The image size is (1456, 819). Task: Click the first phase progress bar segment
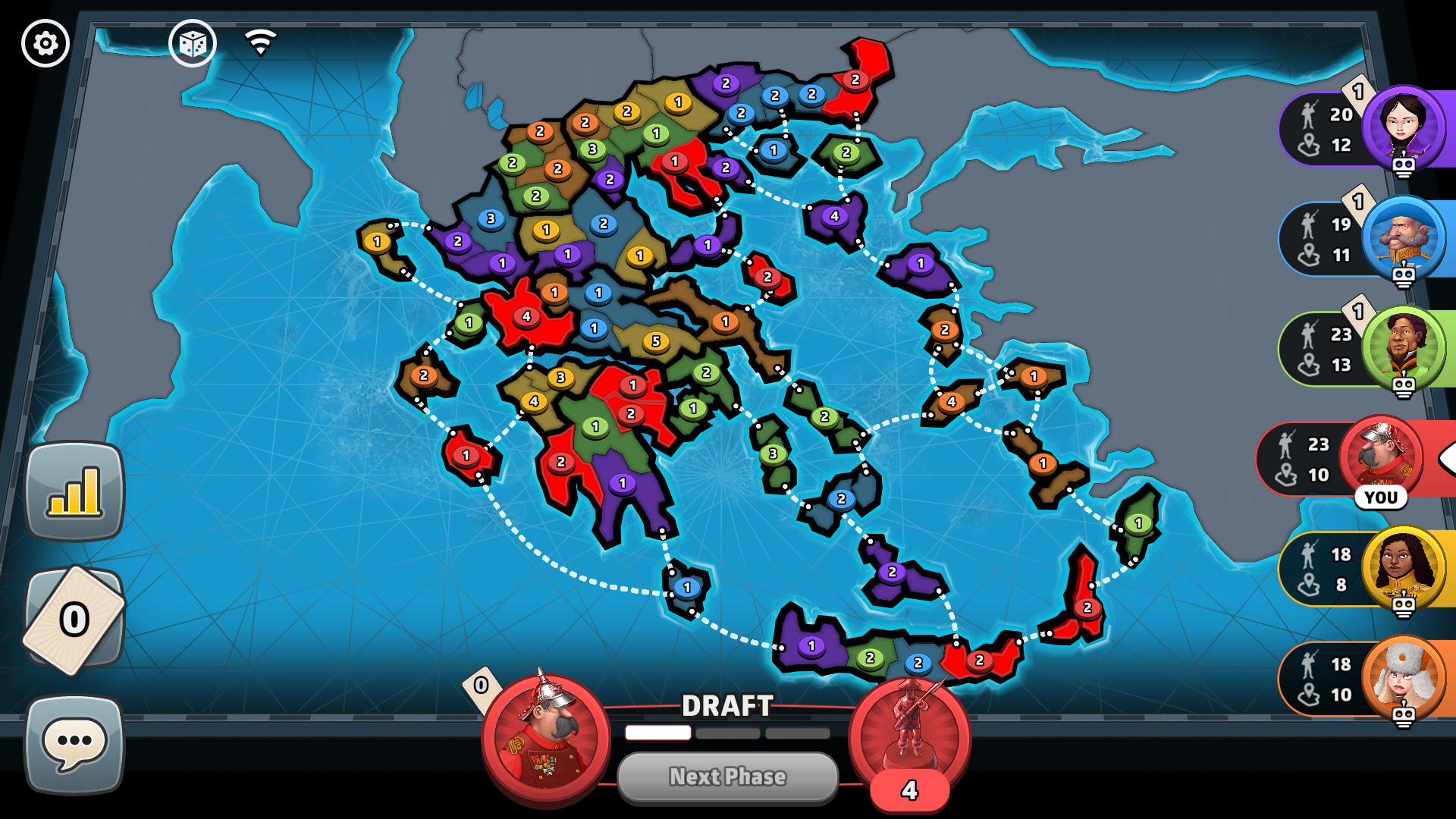click(657, 733)
